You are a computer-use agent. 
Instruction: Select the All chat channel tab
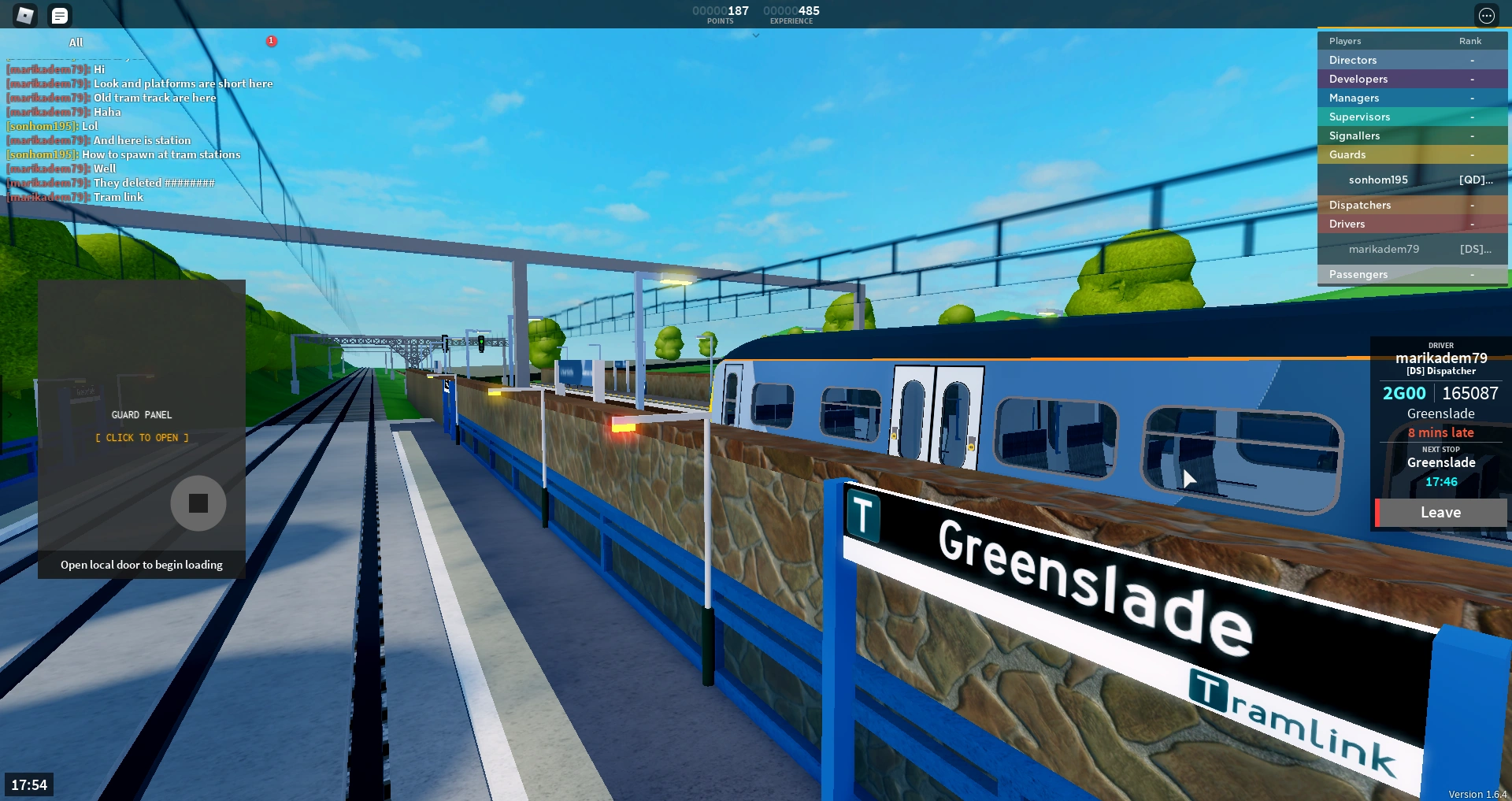click(76, 42)
